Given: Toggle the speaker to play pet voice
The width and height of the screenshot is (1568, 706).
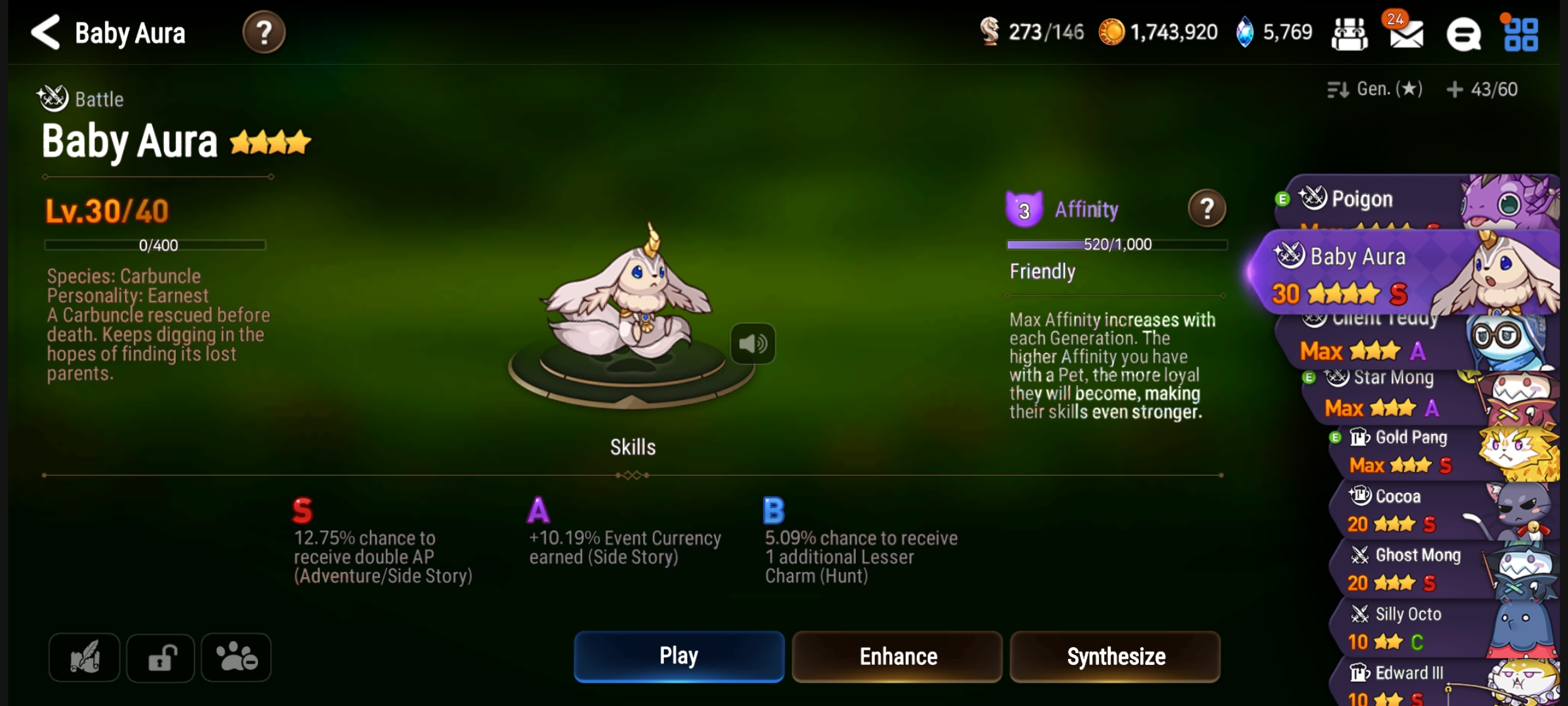Looking at the screenshot, I should point(753,343).
